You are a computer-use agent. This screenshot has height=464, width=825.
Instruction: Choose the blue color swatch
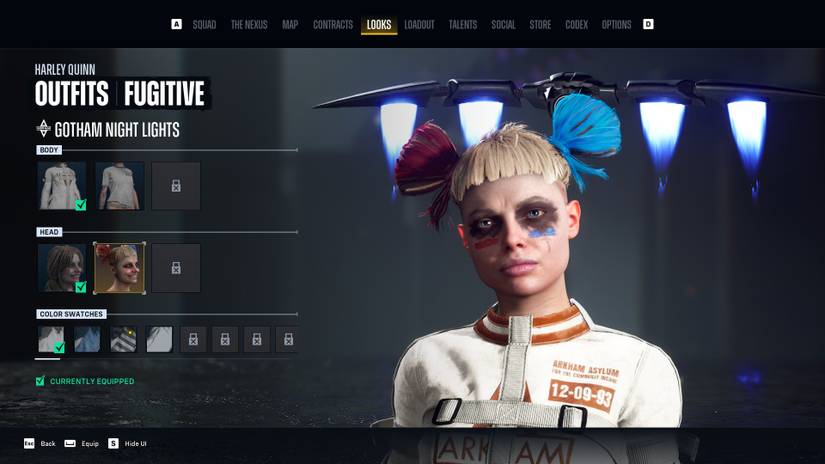click(x=87, y=340)
